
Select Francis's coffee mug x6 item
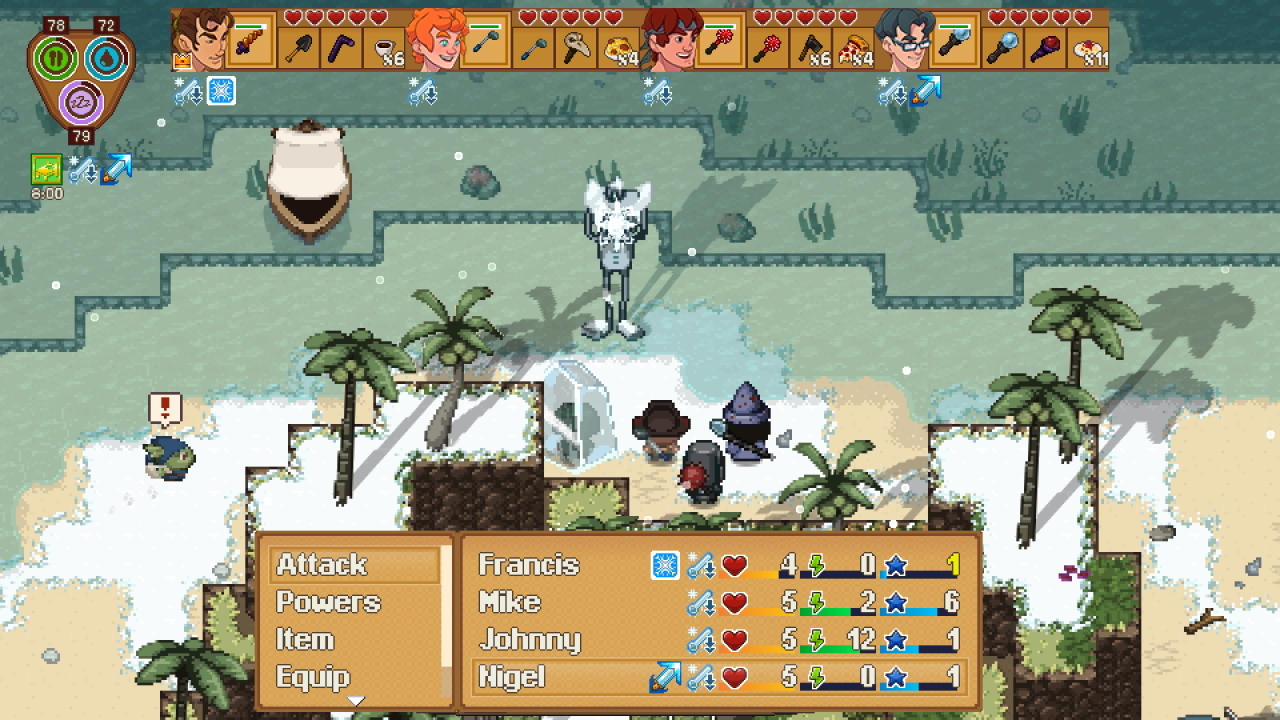coord(384,46)
